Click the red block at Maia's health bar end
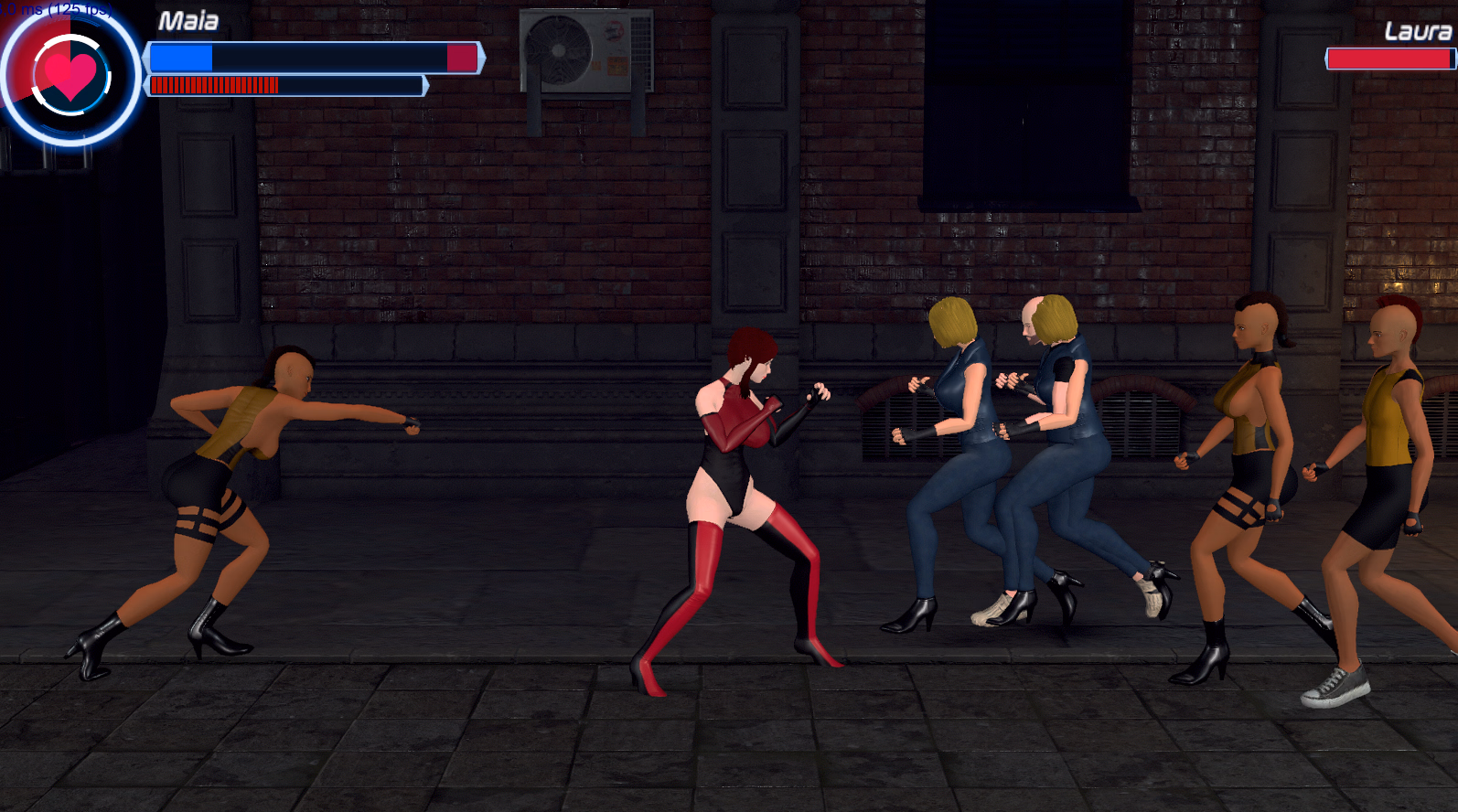Image resolution: width=1458 pixels, height=812 pixels. tap(462, 59)
